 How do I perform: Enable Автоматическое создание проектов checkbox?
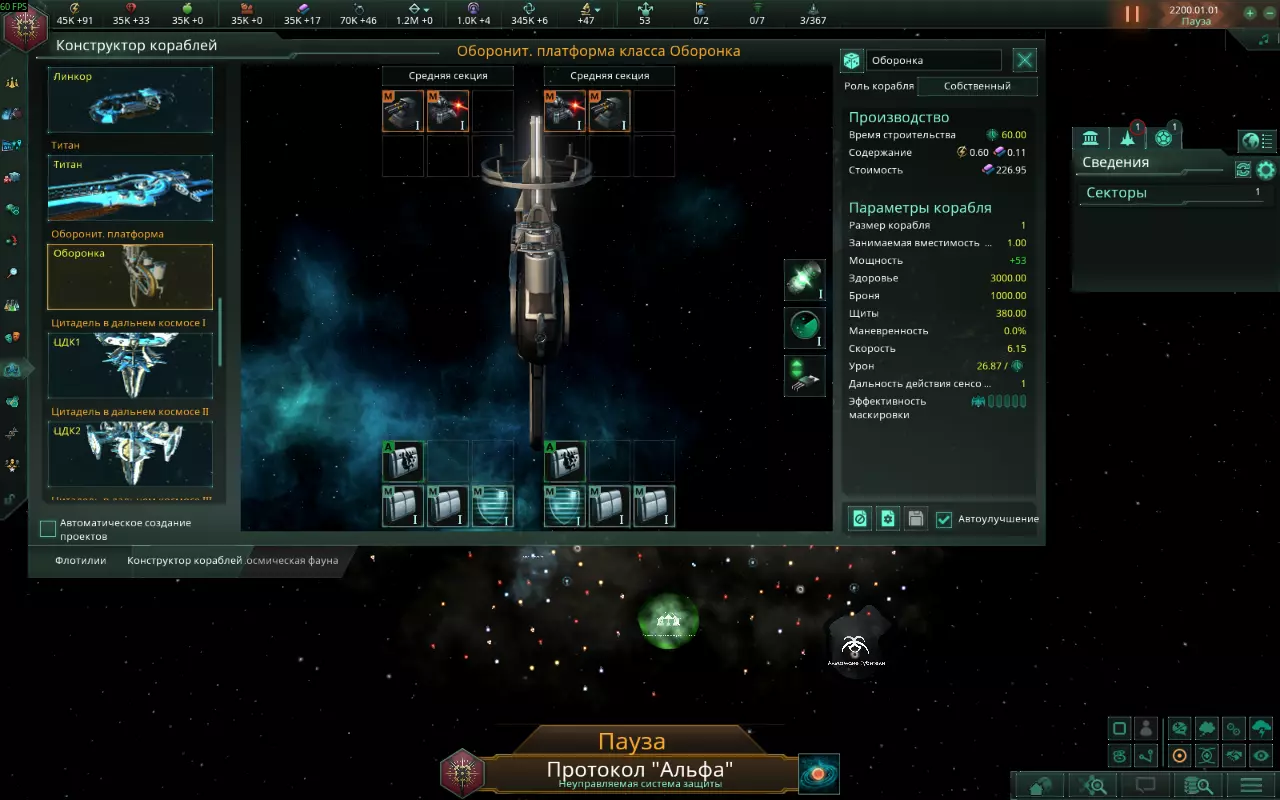coord(48,528)
